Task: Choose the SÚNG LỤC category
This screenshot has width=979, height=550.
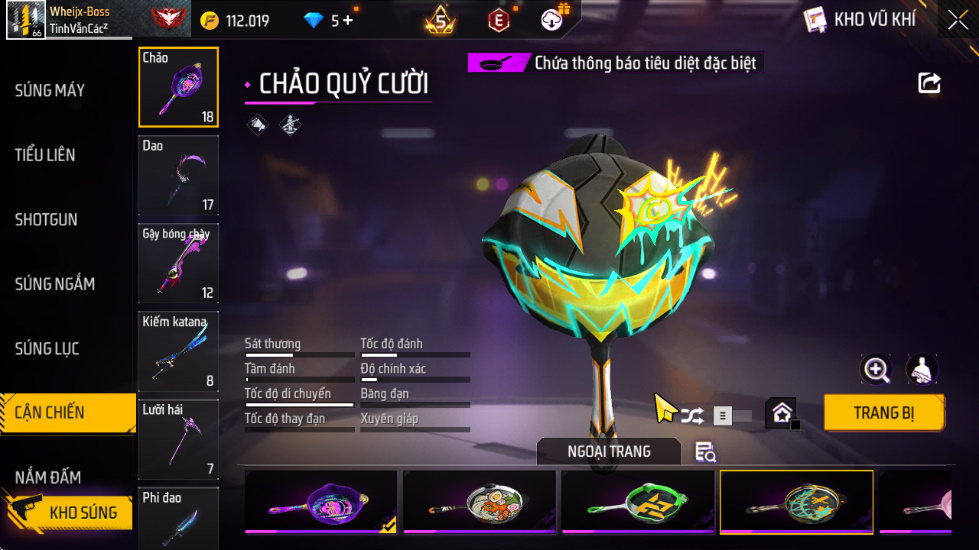Action: click(x=47, y=349)
